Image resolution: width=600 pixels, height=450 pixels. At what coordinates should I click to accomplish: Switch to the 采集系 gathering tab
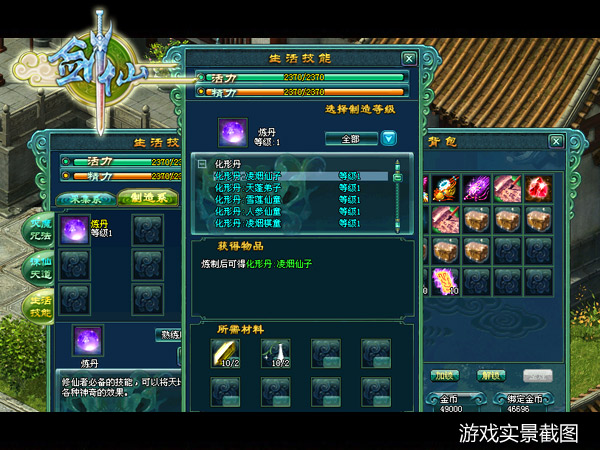(x=86, y=198)
